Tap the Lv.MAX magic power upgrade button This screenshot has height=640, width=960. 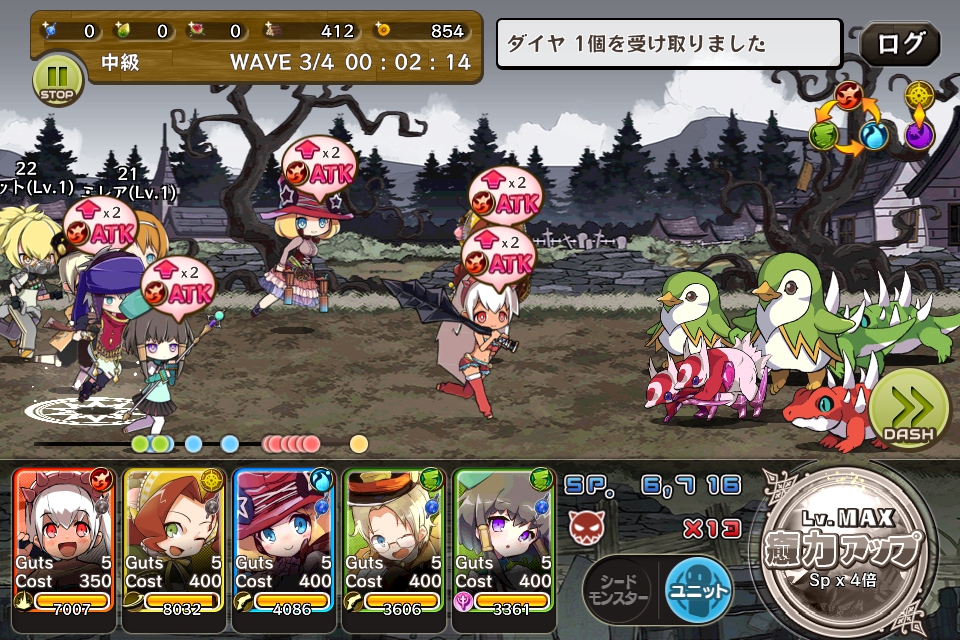848,549
